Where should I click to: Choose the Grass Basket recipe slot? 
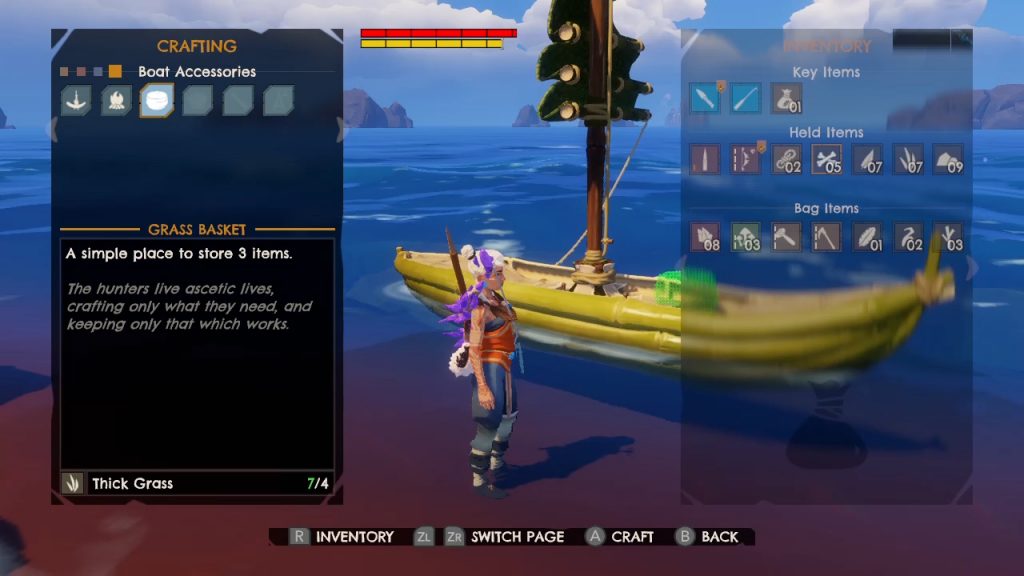pyautogui.click(x=157, y=100)
